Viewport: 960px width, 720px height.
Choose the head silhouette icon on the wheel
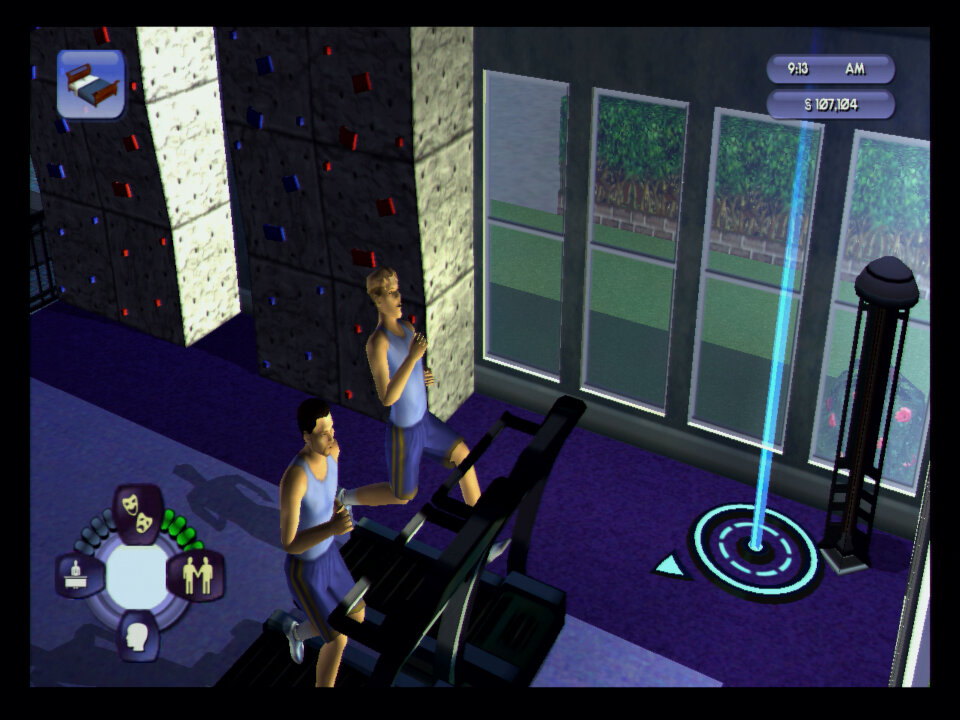coord(138,633)
